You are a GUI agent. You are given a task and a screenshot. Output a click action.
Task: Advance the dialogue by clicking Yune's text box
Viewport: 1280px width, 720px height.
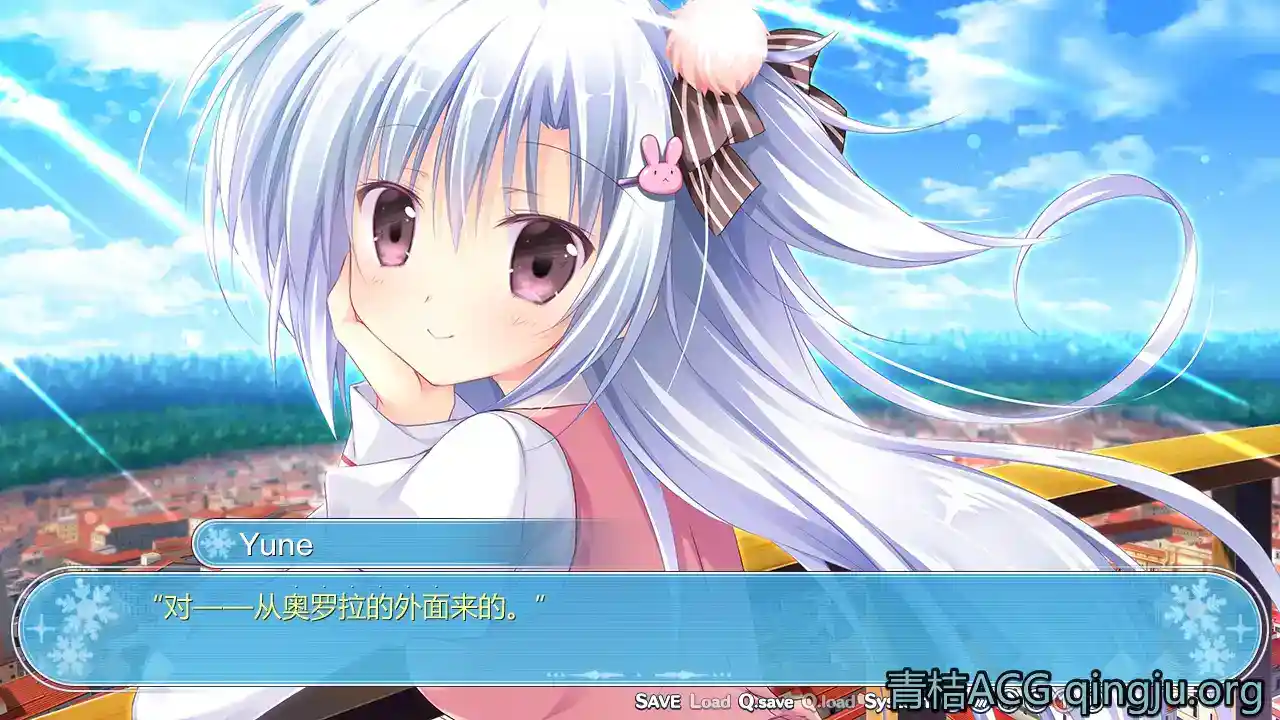coord(640,628)
